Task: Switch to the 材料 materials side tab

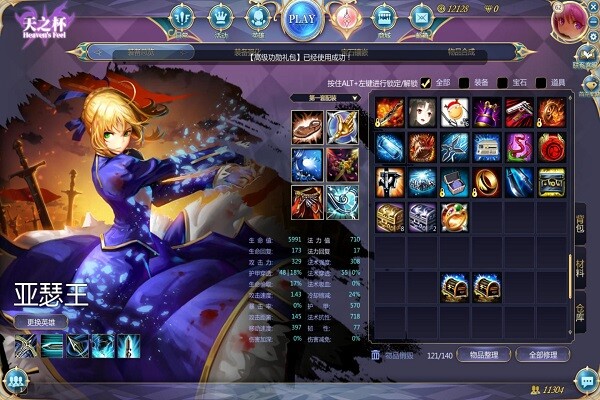Action: pos(579,267)
